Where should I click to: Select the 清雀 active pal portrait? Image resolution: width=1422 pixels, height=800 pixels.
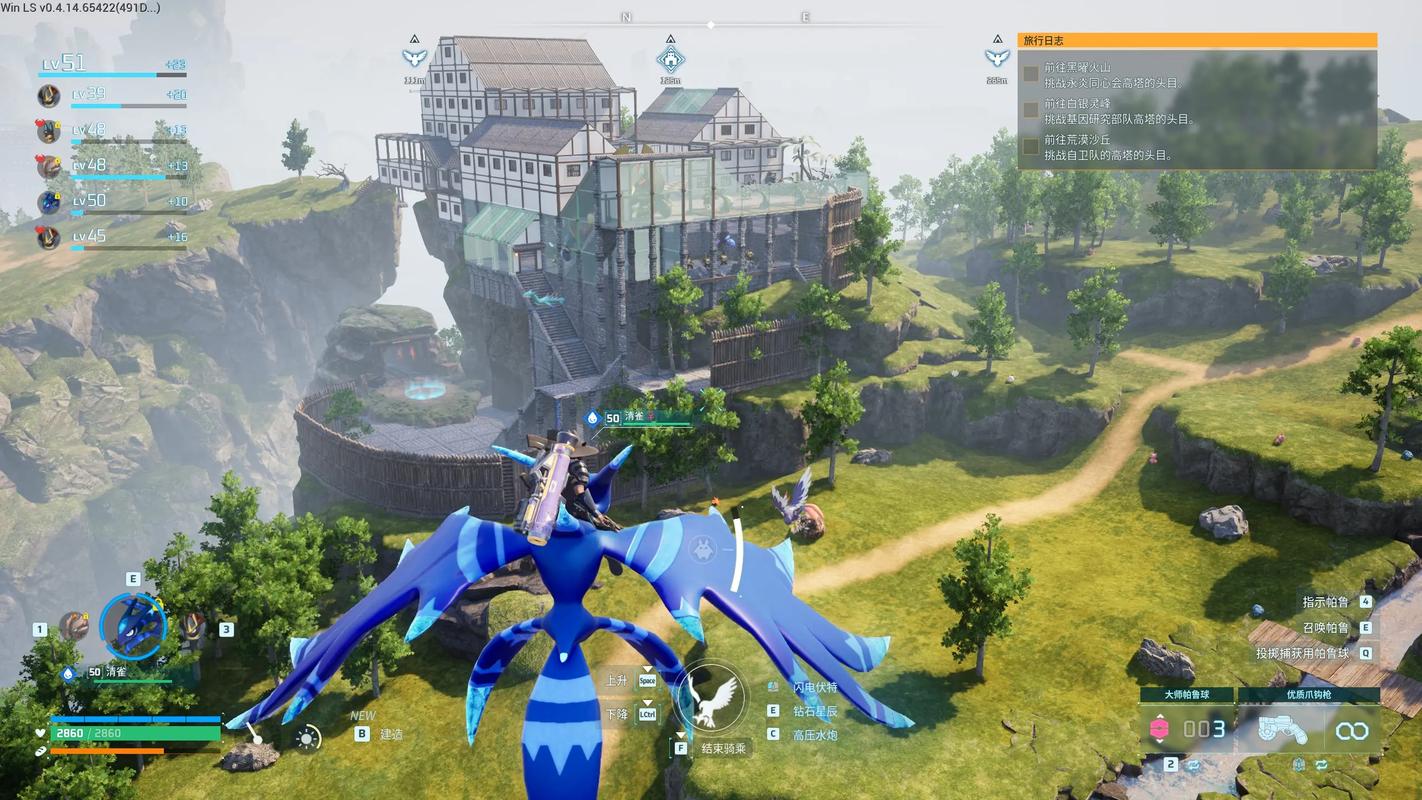pos(133,627)
